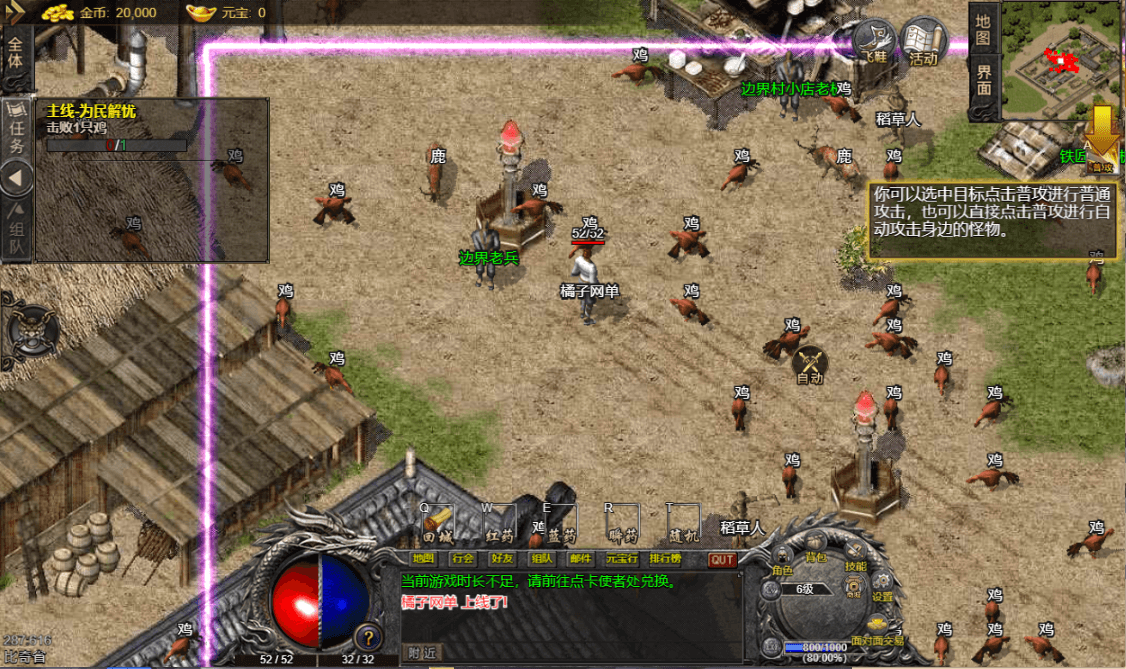The height and width of the screenshot is (669, 1126).
Task: Open the 活动 (Events) scroll icon
Action: [923, 45]
